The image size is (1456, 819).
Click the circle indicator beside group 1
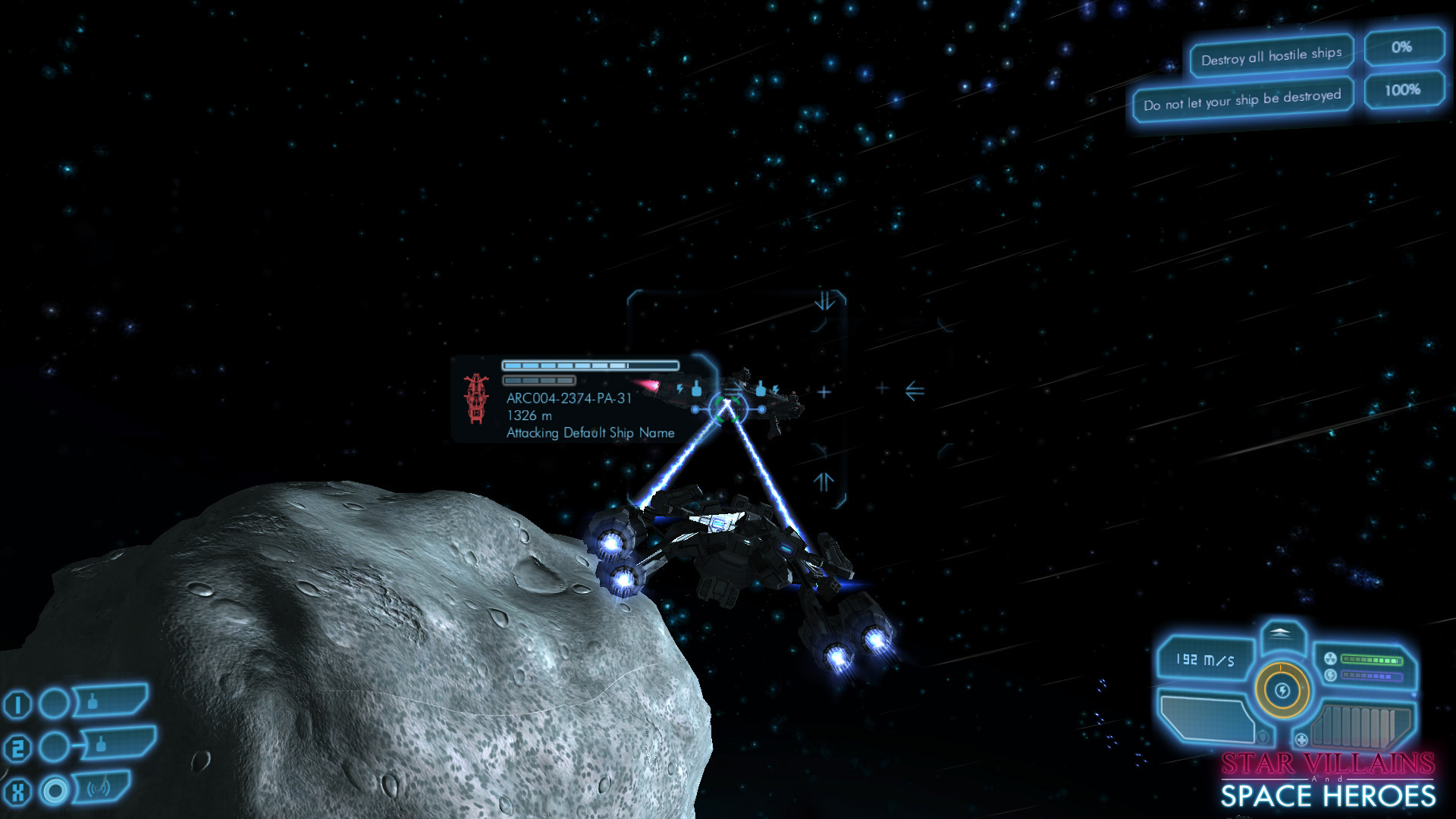(55, 704)
